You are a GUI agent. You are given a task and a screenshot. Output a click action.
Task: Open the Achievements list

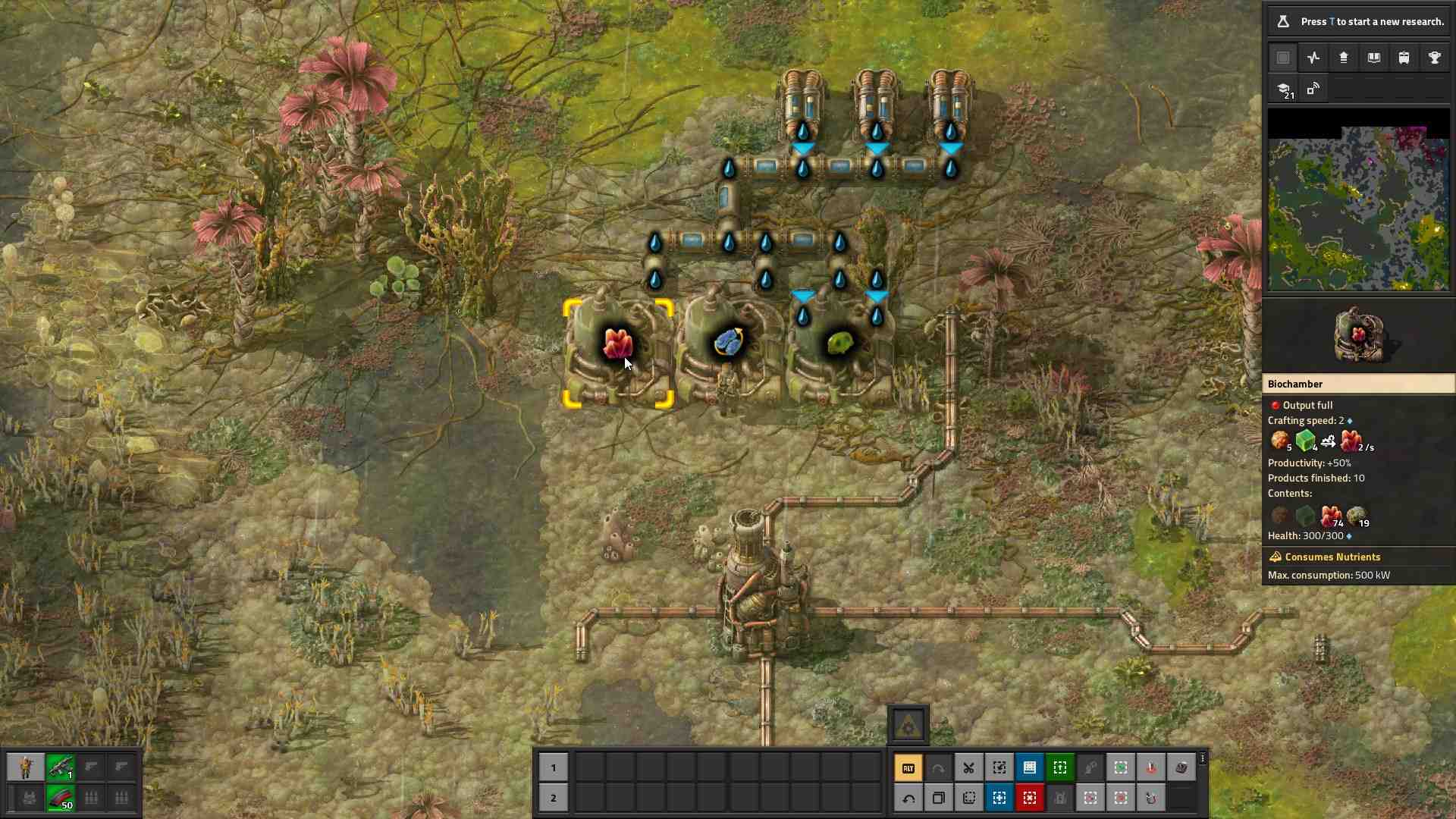(x=1435, y=58)
